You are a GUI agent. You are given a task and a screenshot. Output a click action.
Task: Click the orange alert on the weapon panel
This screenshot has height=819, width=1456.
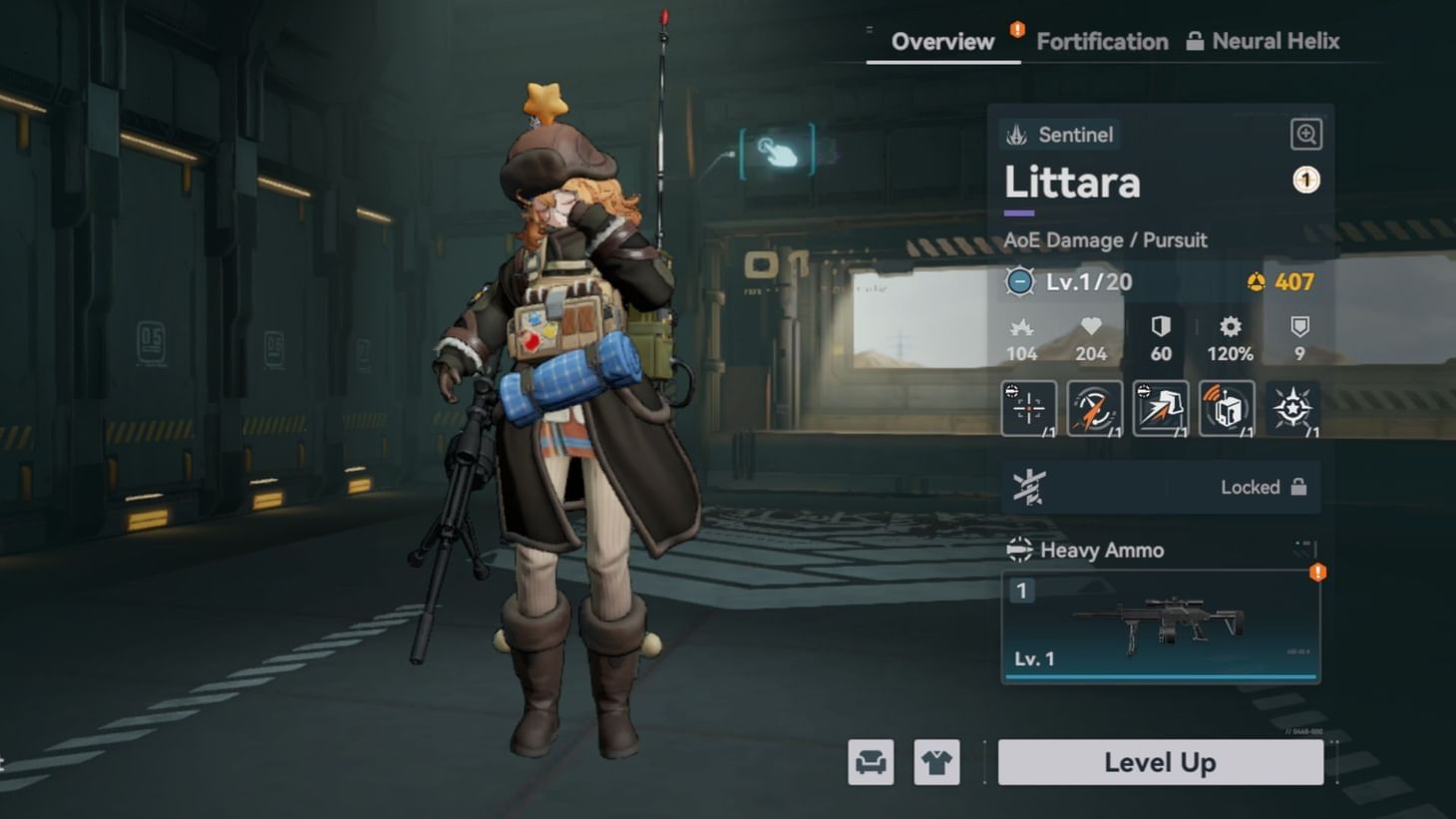pos(1317,572)
